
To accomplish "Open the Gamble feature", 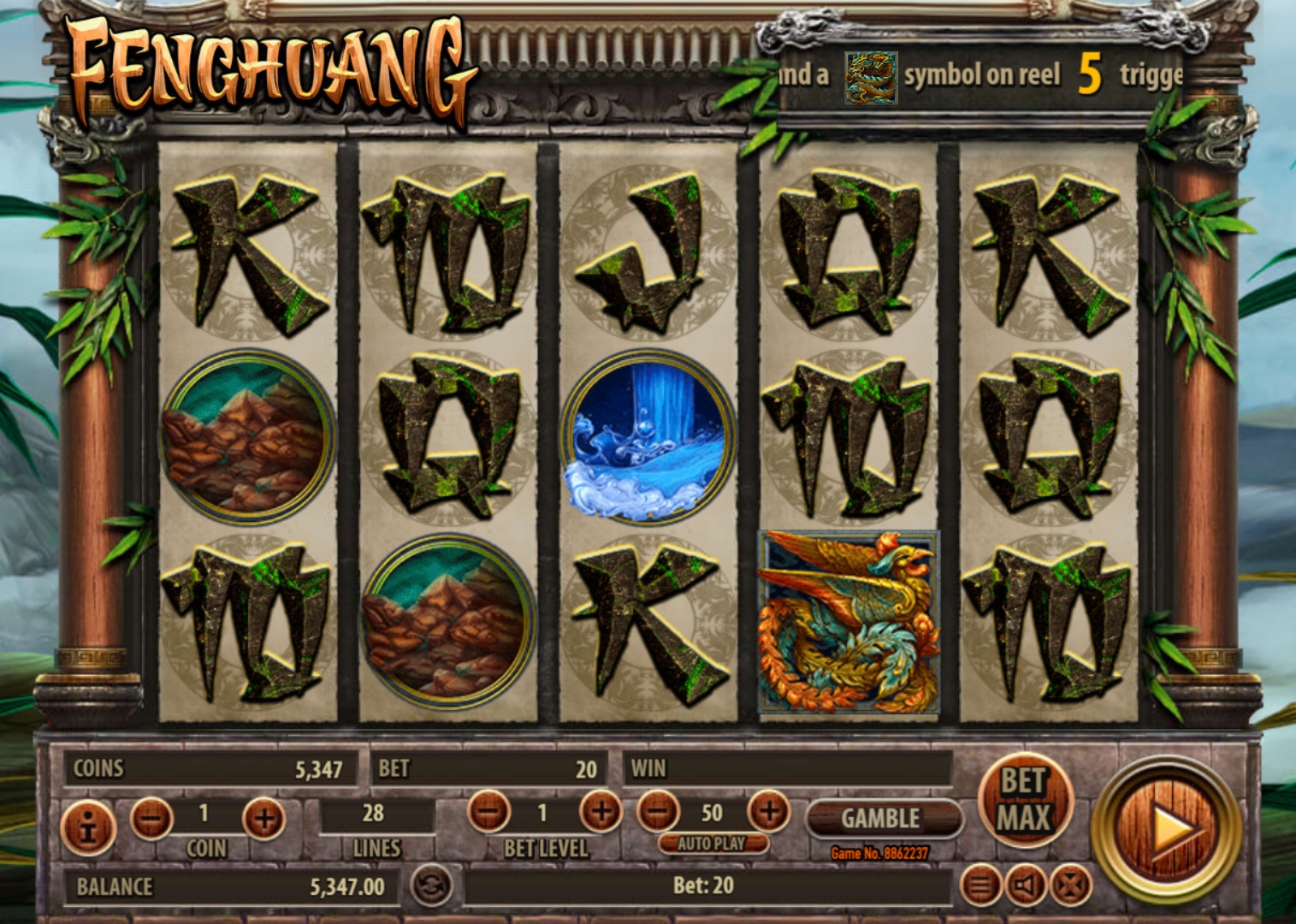I will [x=881, y=818].
